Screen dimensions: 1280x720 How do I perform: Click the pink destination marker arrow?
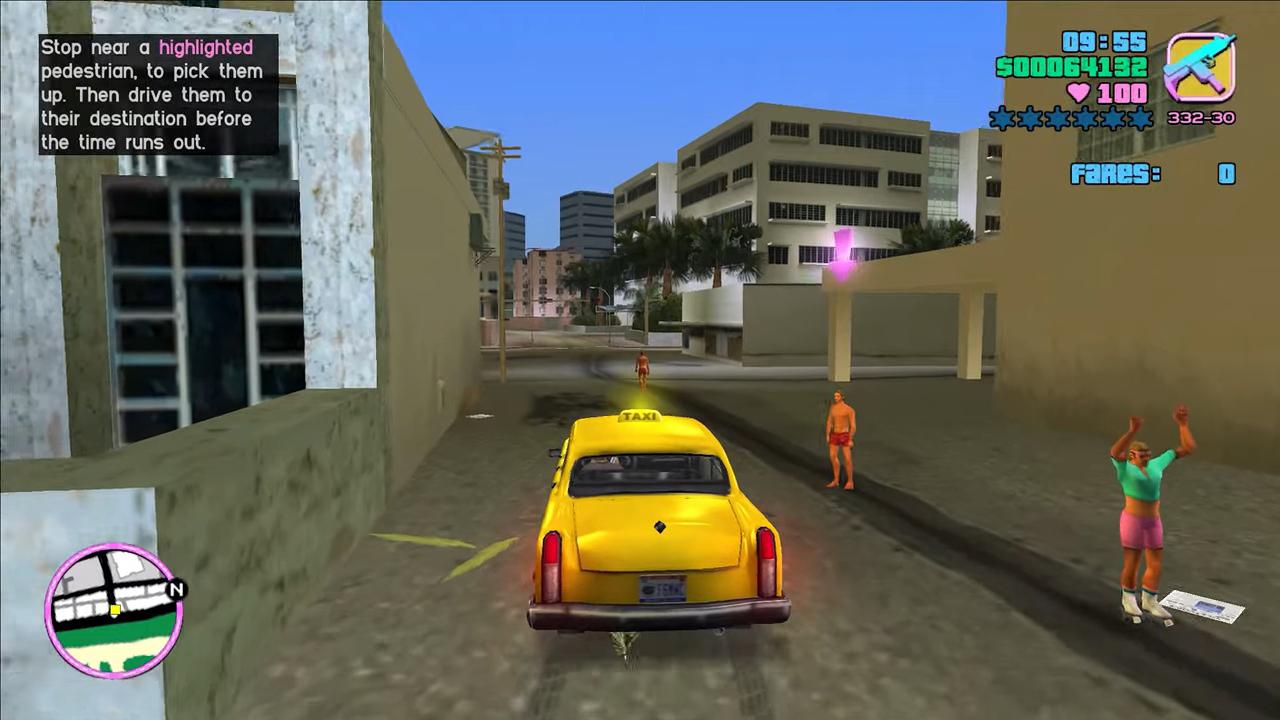[x=843, y=250]
